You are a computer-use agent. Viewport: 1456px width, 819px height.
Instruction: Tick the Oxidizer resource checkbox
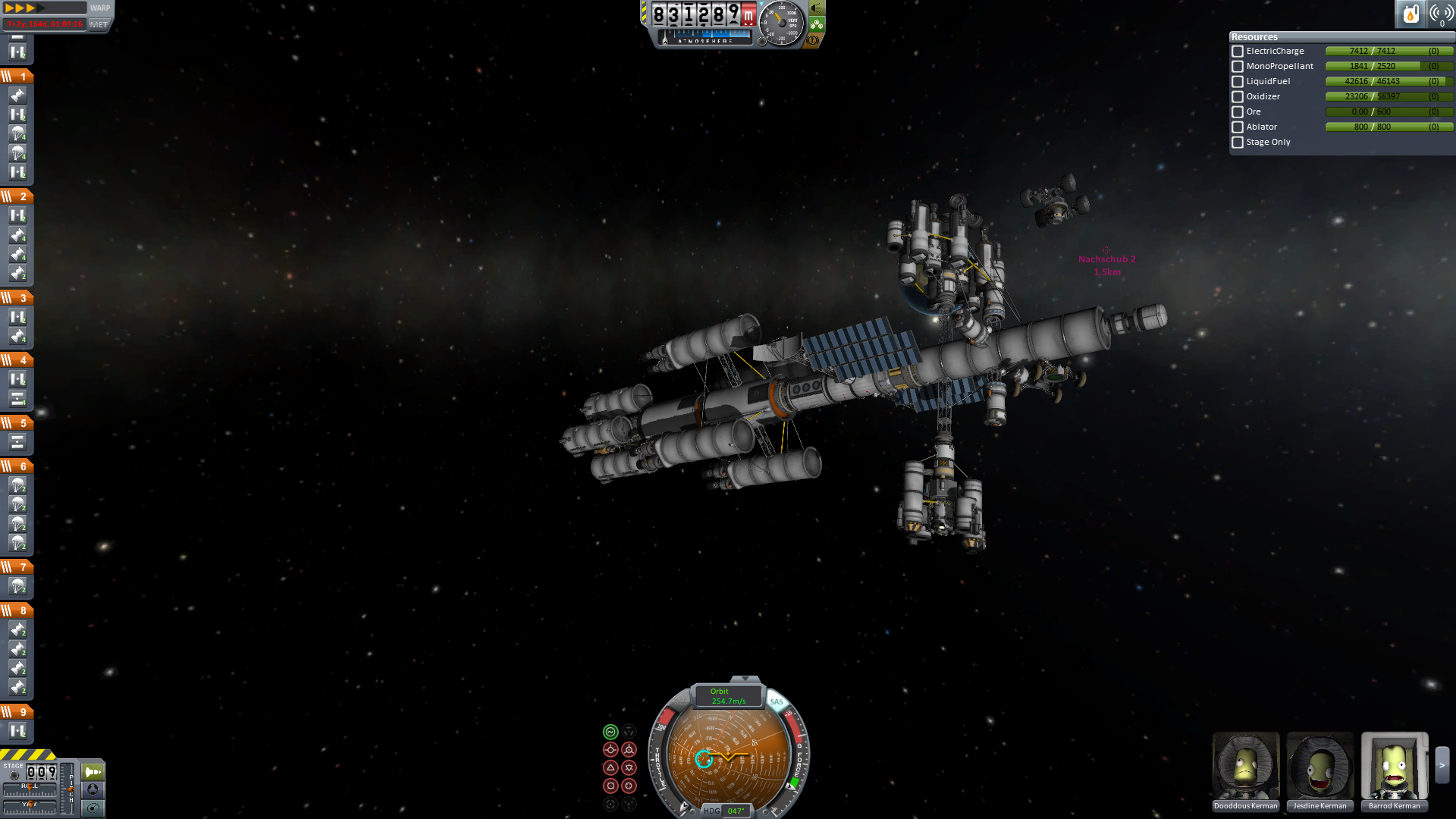point(1238,97)
